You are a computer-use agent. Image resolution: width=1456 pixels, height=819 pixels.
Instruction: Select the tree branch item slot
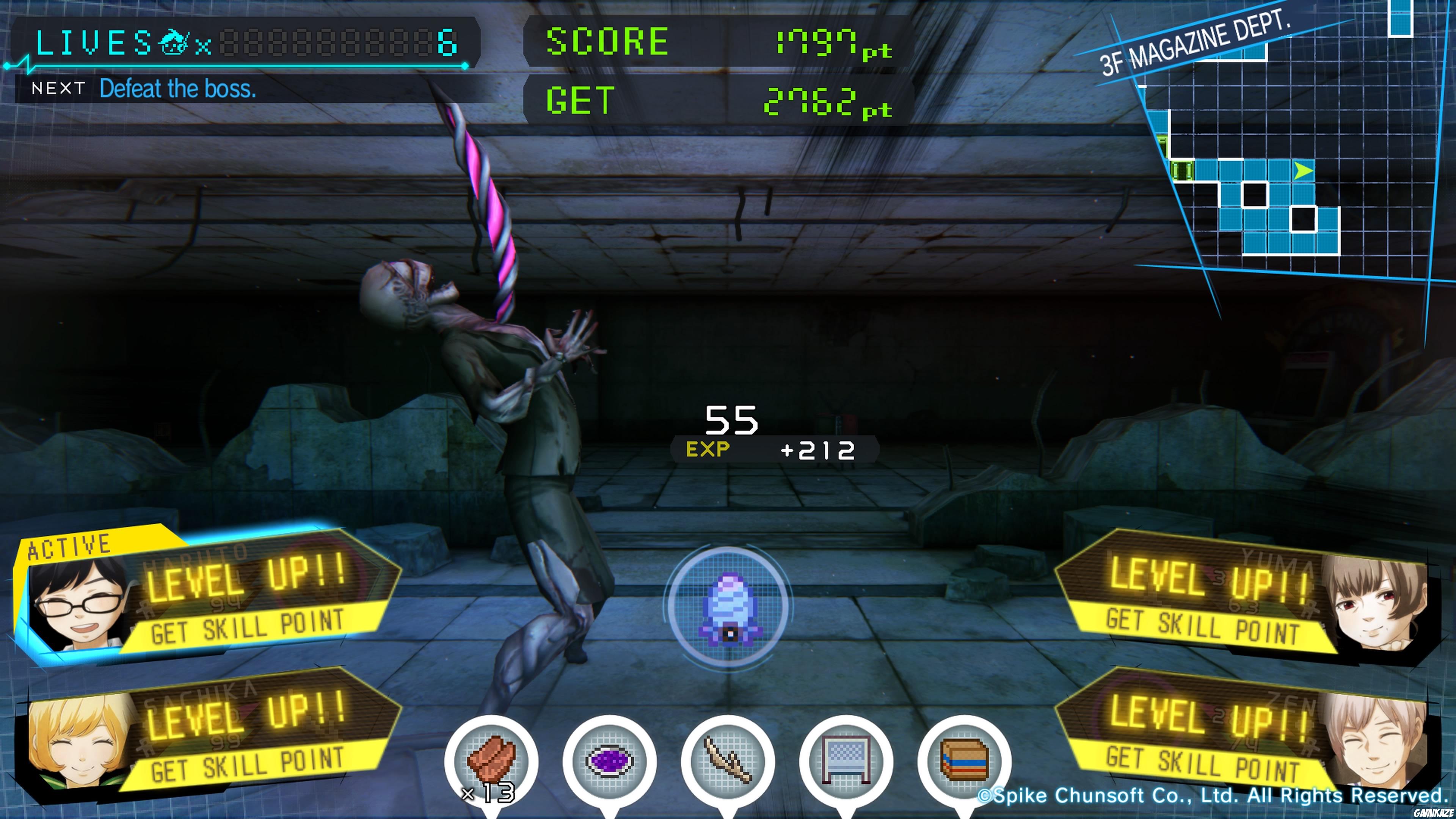click(x=728, y=760)
